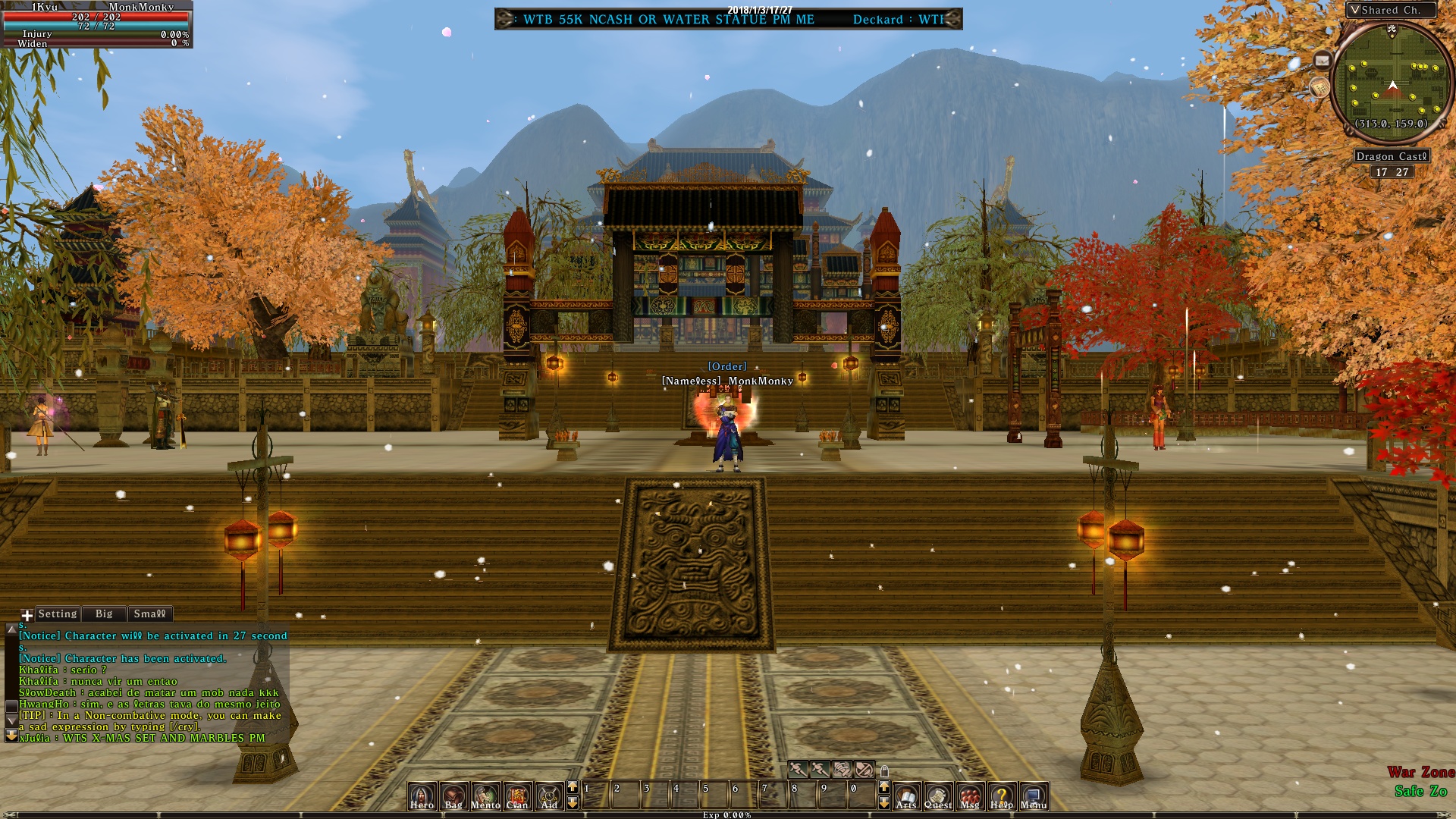Click the mail icon beside the minimap
Image resolution: width=1456 pixels, height=819 pixels.
click(1323, 59)
